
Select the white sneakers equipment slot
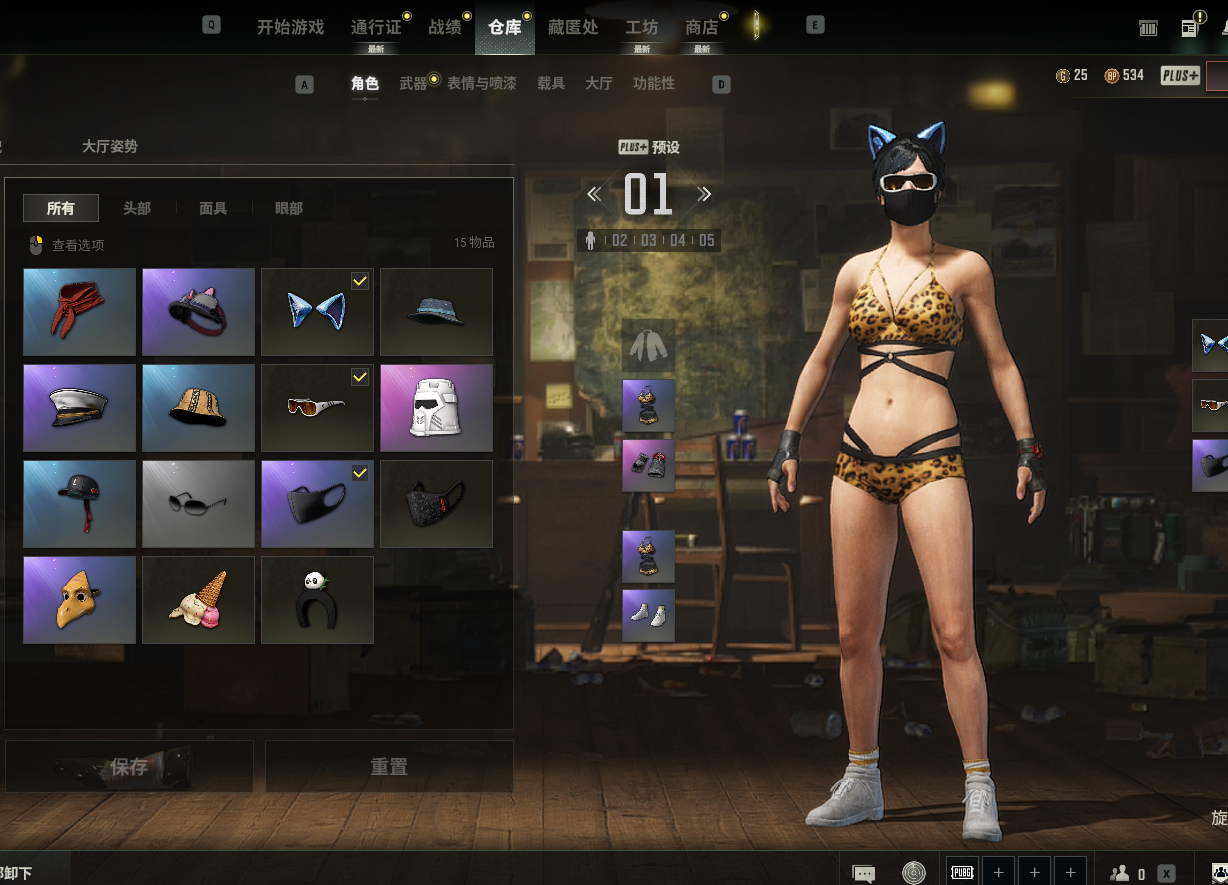[648, 615]
